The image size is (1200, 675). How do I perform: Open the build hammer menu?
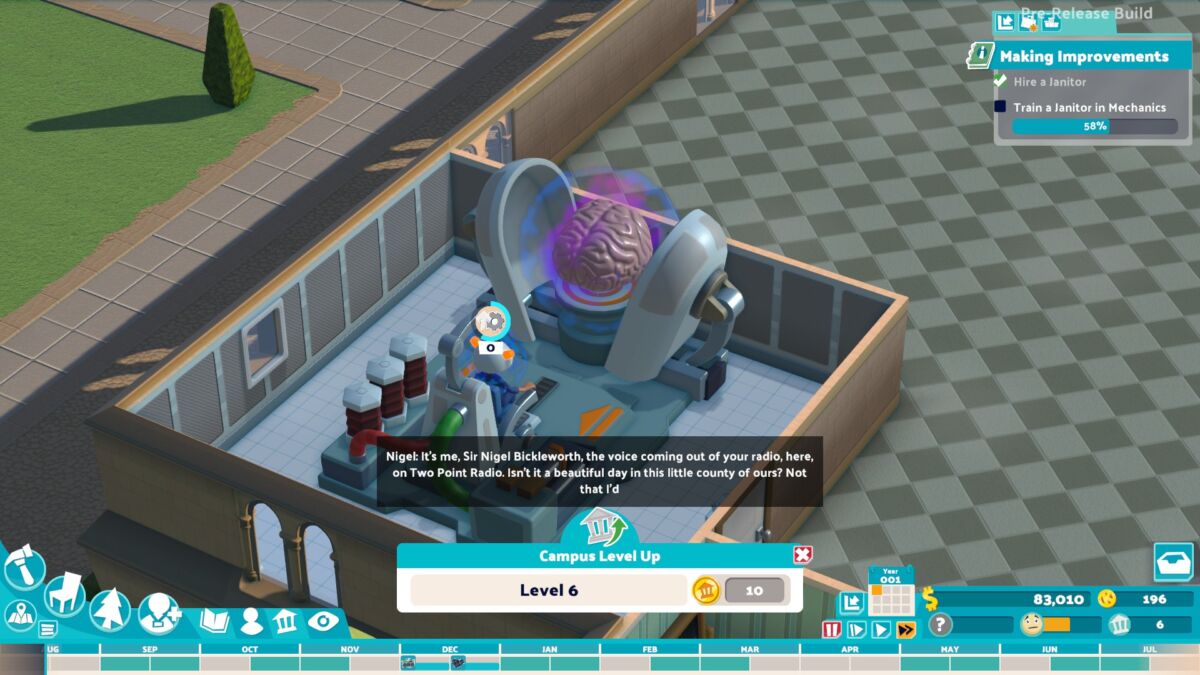pos(23,569)
